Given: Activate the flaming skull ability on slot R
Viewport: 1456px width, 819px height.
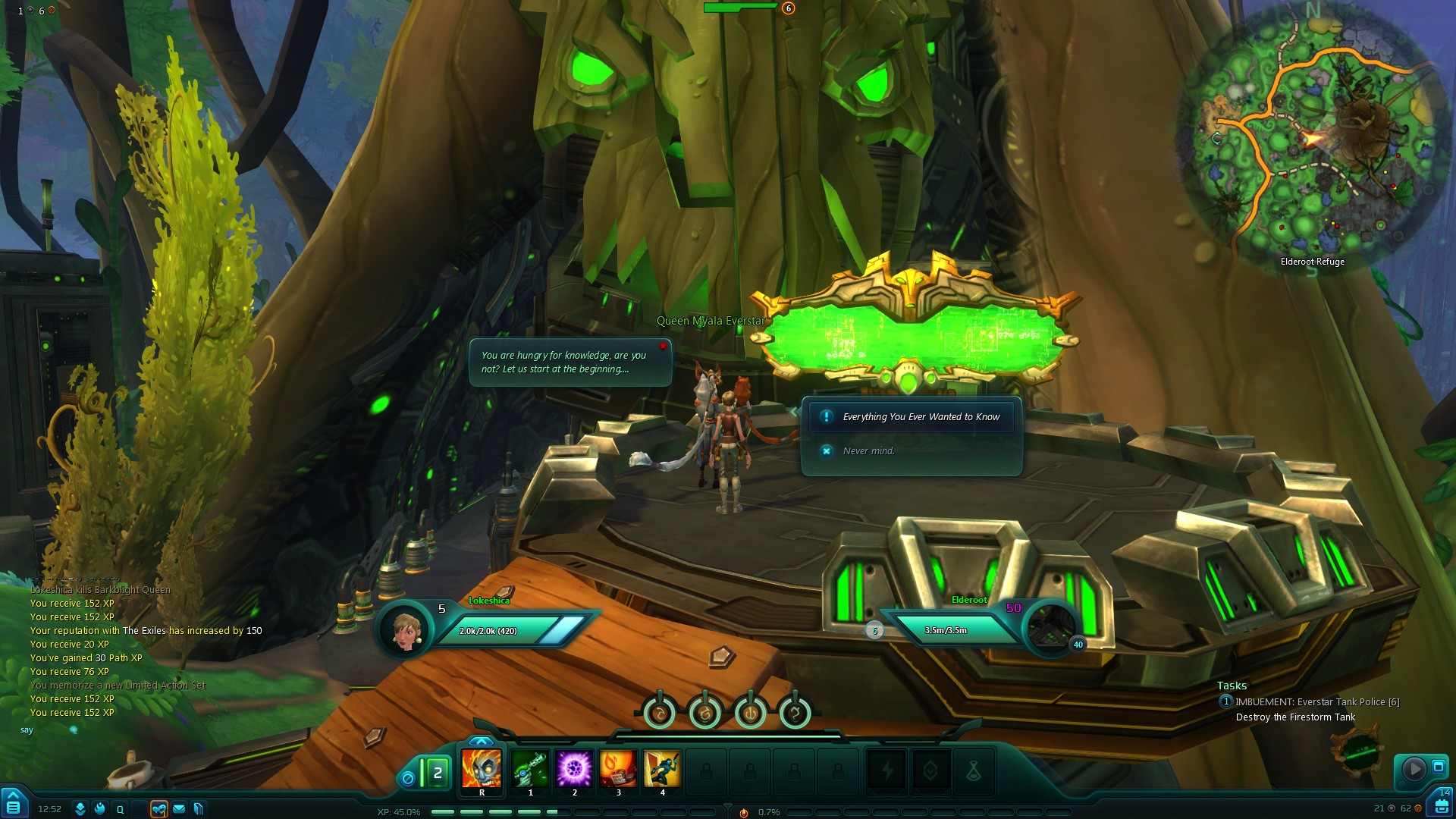Looking at the screenshot, I should [x=482, y=769].
